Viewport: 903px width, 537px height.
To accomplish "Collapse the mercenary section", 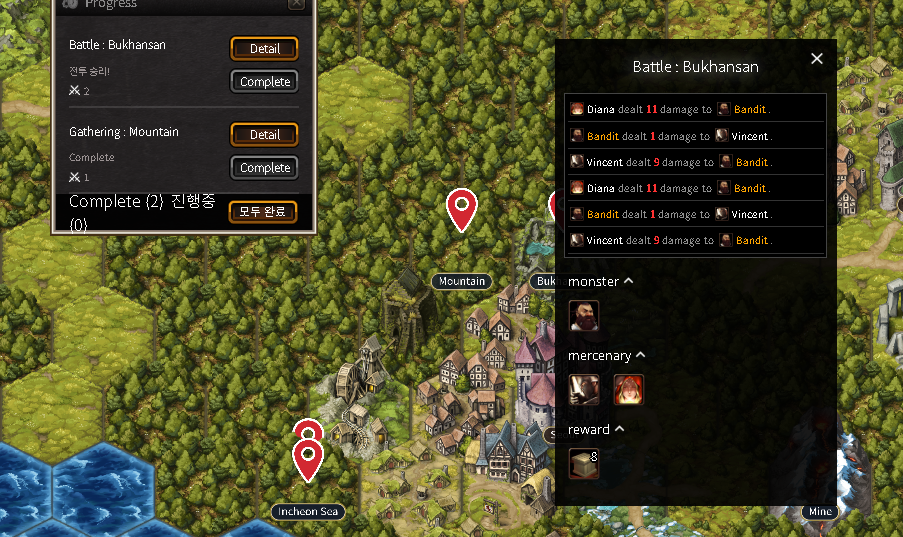I will tap(641, 355).
